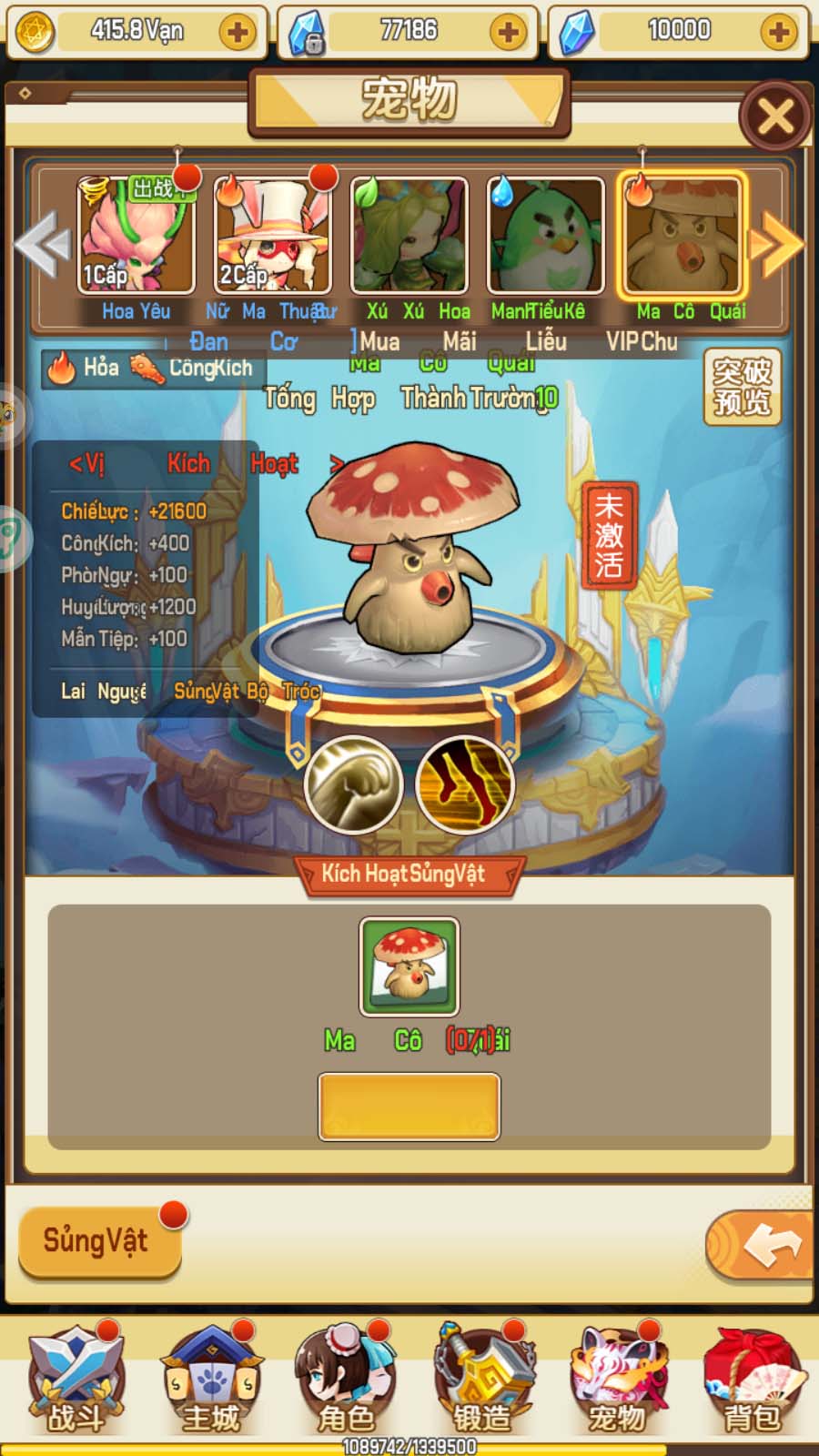Close the pet panel with the X button
This screenshot has width=819, height=1456.
pyautogui.click(x=775, y=116)
